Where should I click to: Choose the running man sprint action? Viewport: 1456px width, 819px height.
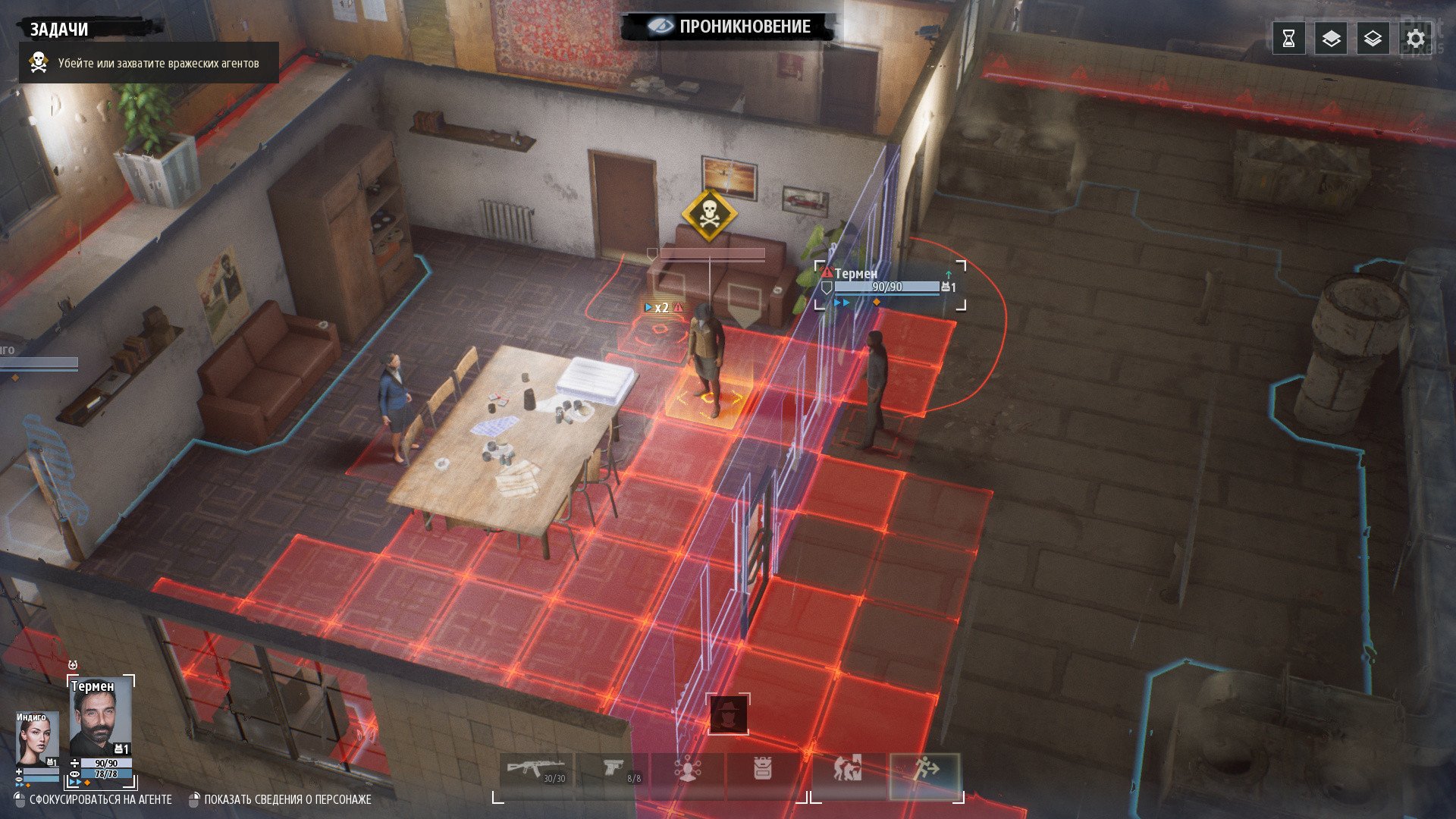(x=925, y=771)
